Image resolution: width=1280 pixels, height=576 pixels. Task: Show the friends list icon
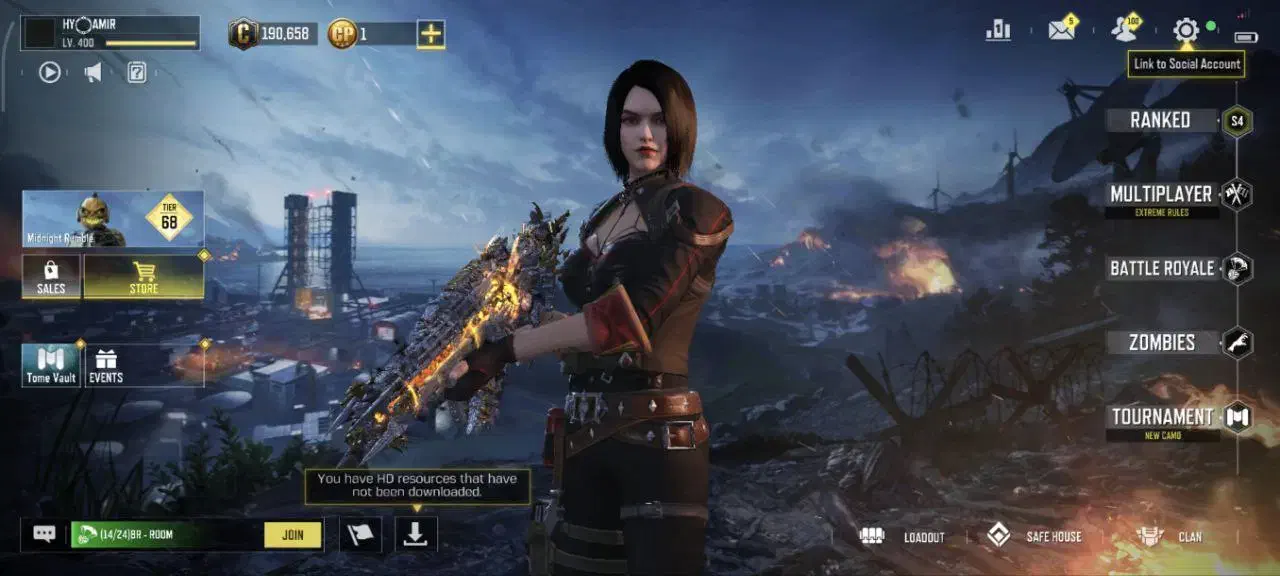(x=1124, y=30)
